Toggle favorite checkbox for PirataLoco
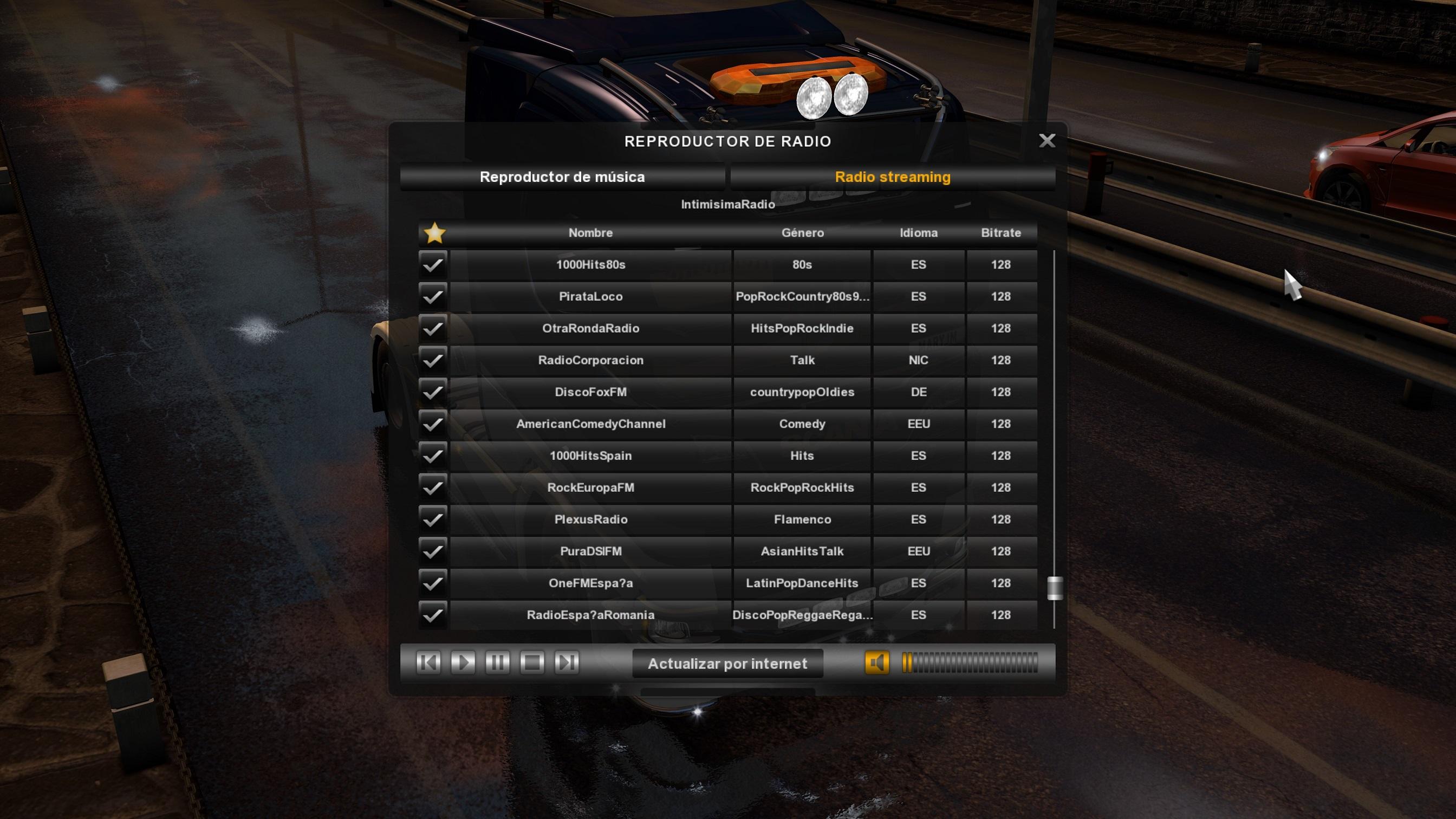Image resolution: width=1456 pixels, height=819 pixels. 433,296
